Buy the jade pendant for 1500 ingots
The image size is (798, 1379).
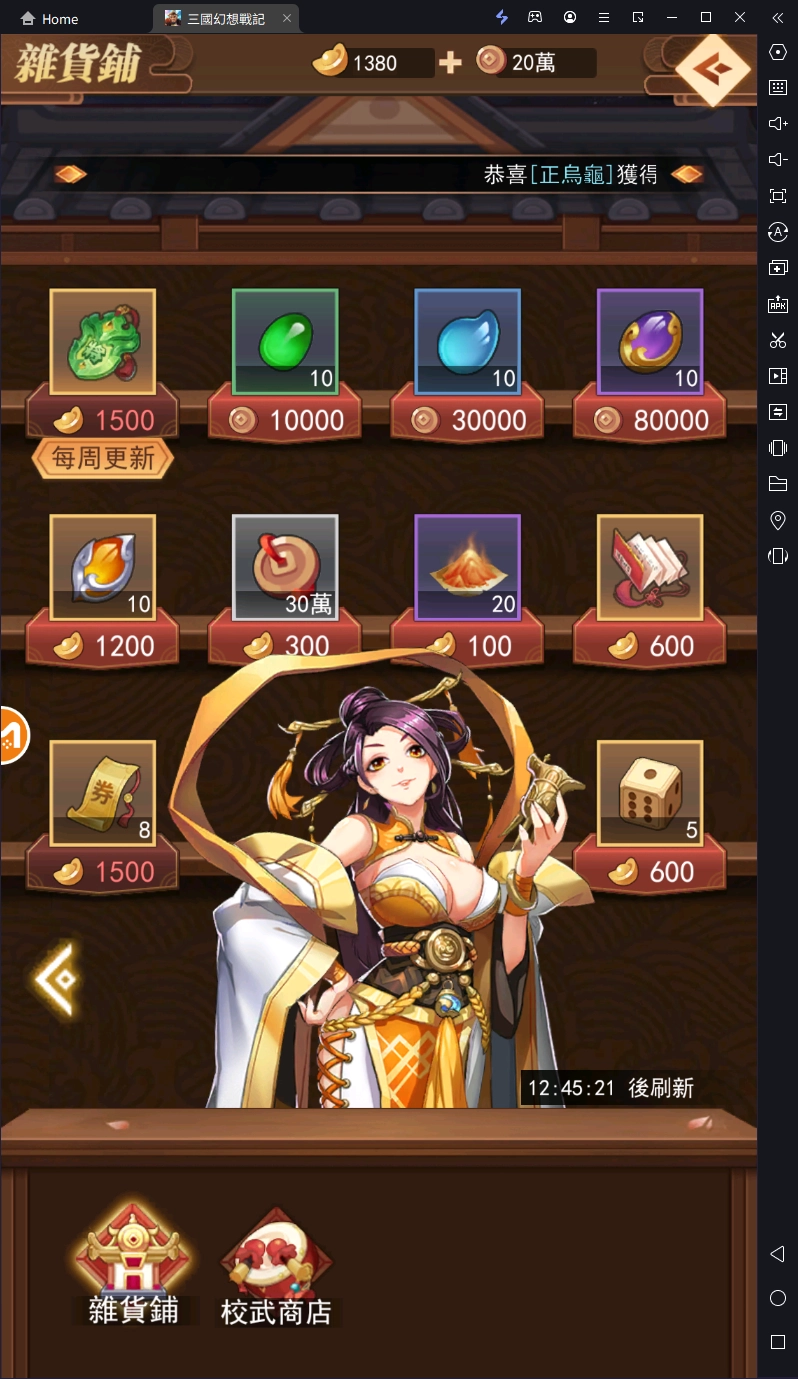tap(103, 341)
